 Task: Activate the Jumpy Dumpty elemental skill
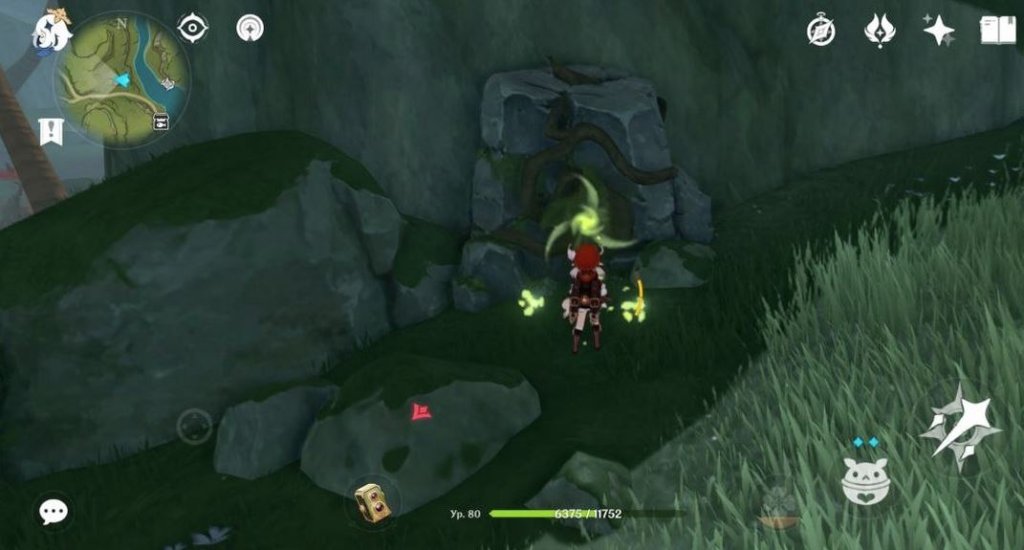coord(865,482)
